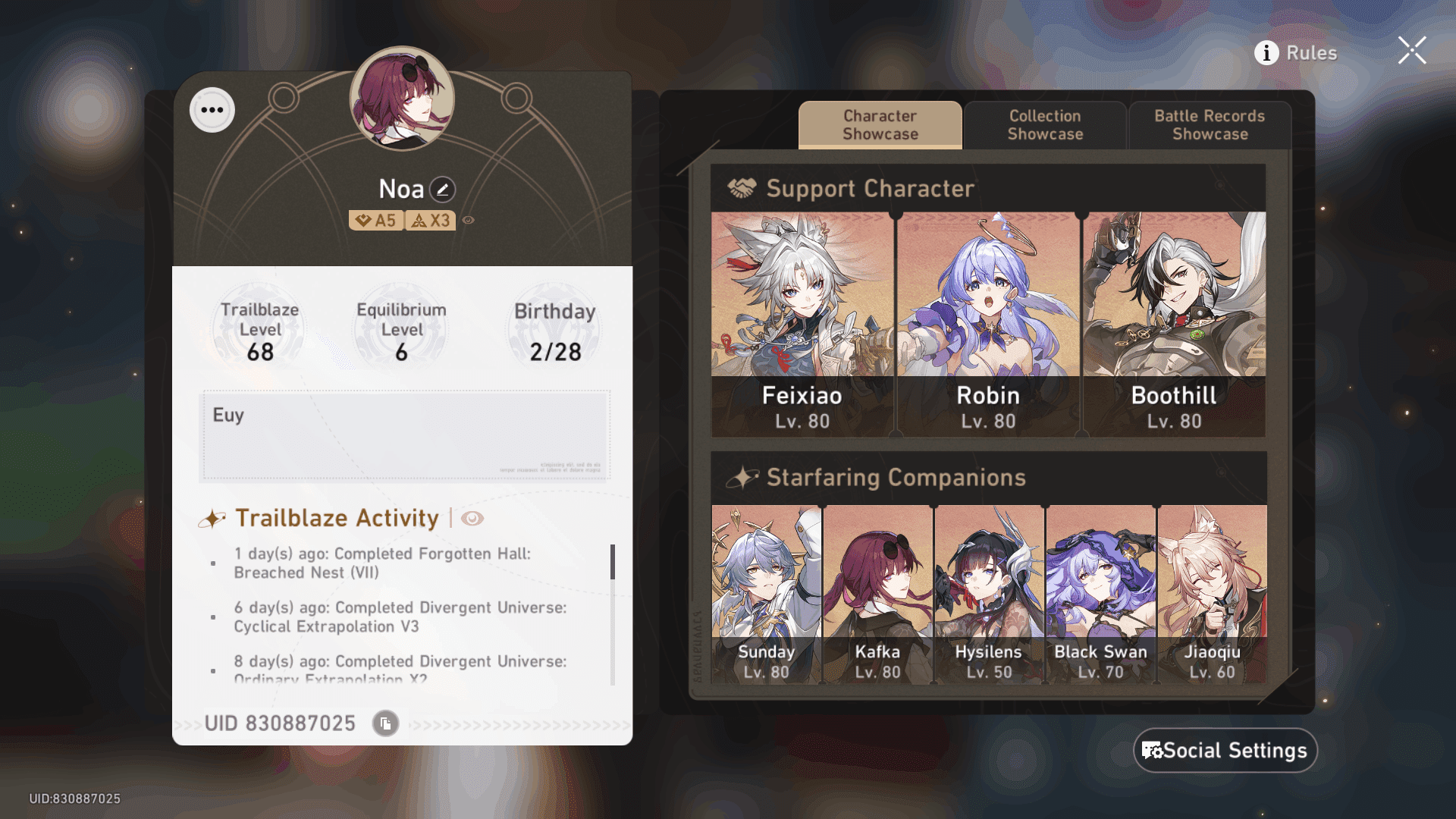Close the profile screen
Screen dimensions: 1456x819
tap(1411, 50)
